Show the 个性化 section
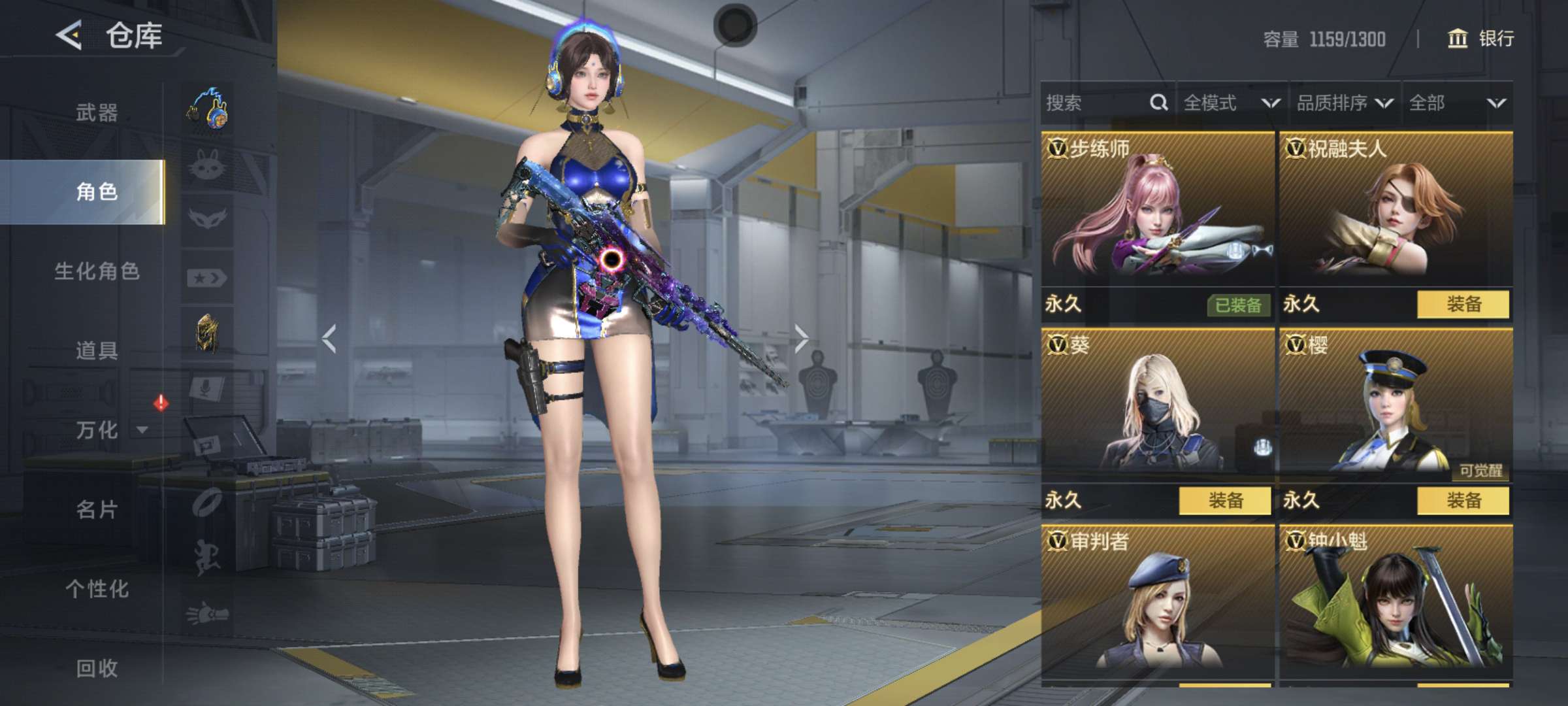The height and width of the screenshot is (706, 1568). (97, 589)
